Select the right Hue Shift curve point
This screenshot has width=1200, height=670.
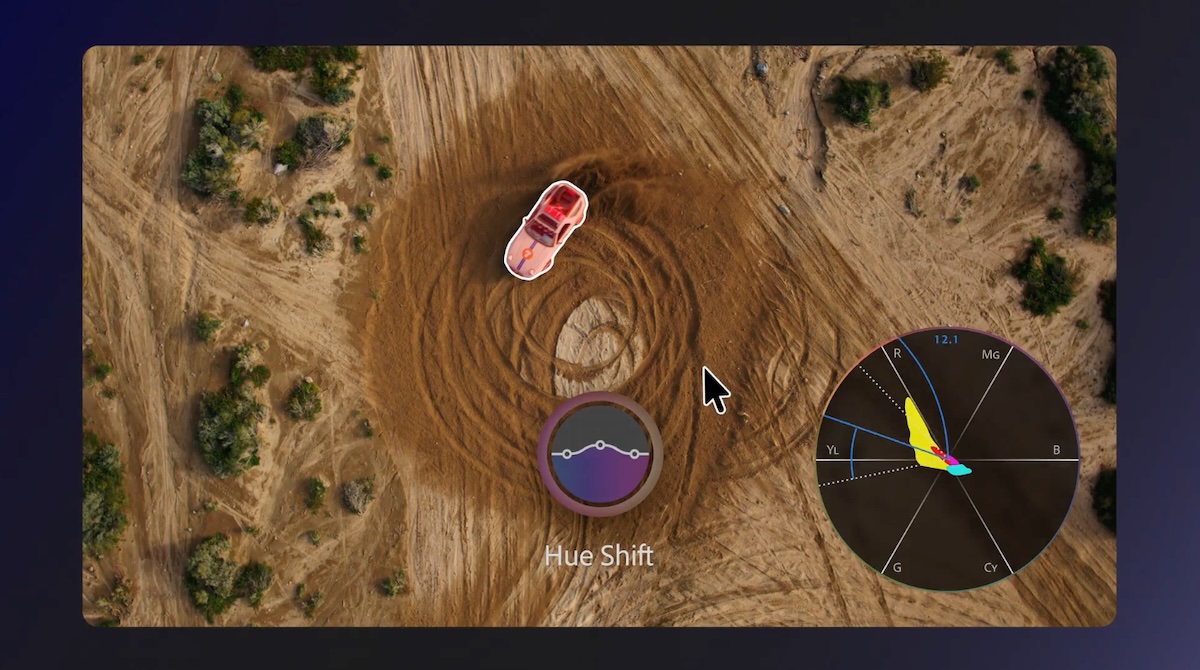coord(634,453)
